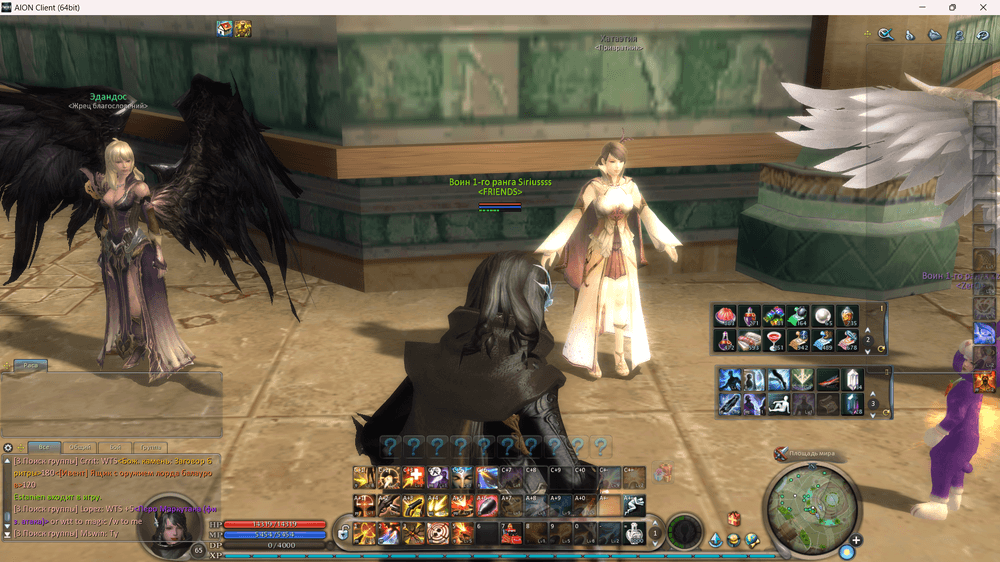Close the AION Client window
1000x562 pixels.
[x=980, y=7]
